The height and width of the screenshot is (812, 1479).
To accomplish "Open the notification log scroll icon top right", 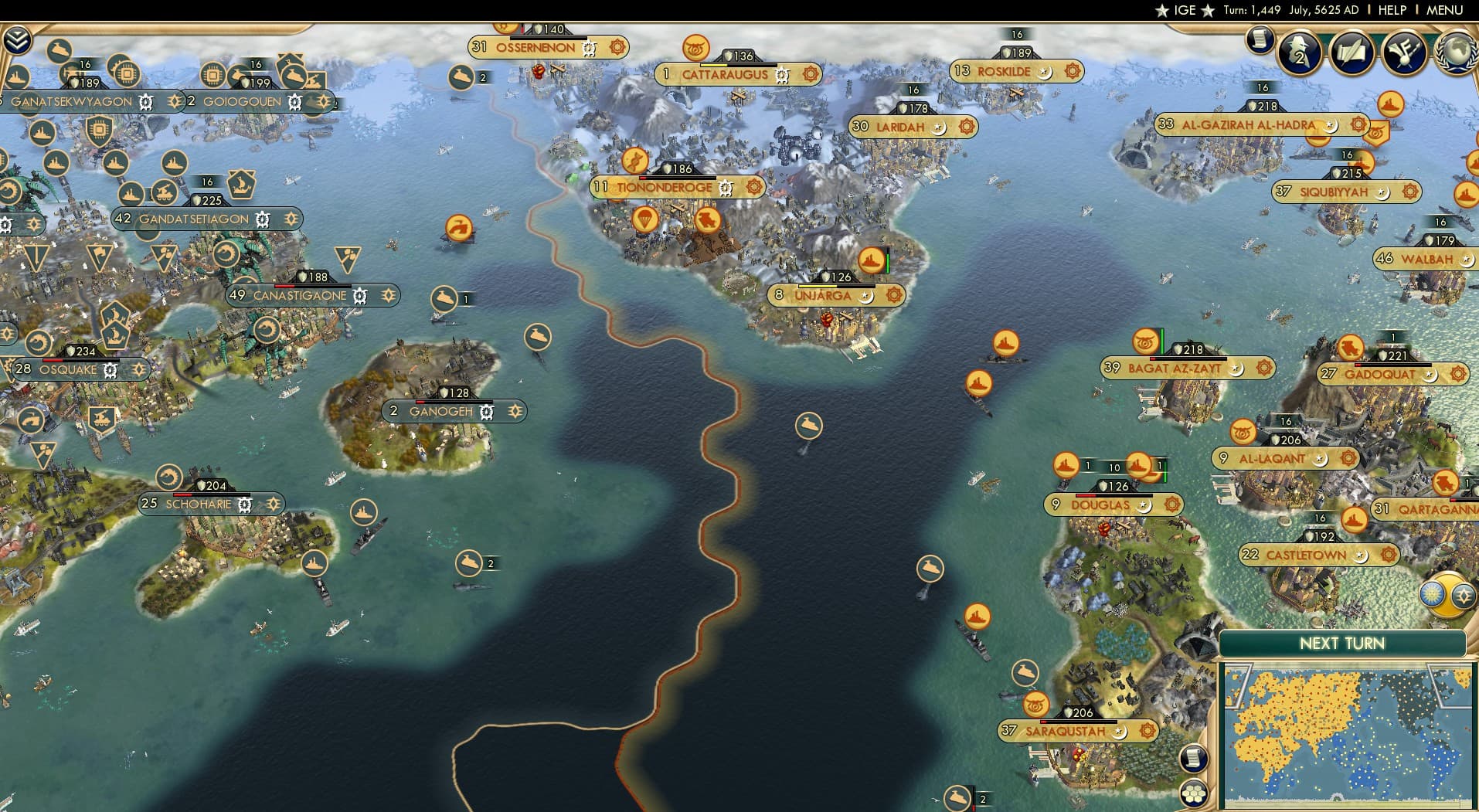I will click(x=1260, y=40).
